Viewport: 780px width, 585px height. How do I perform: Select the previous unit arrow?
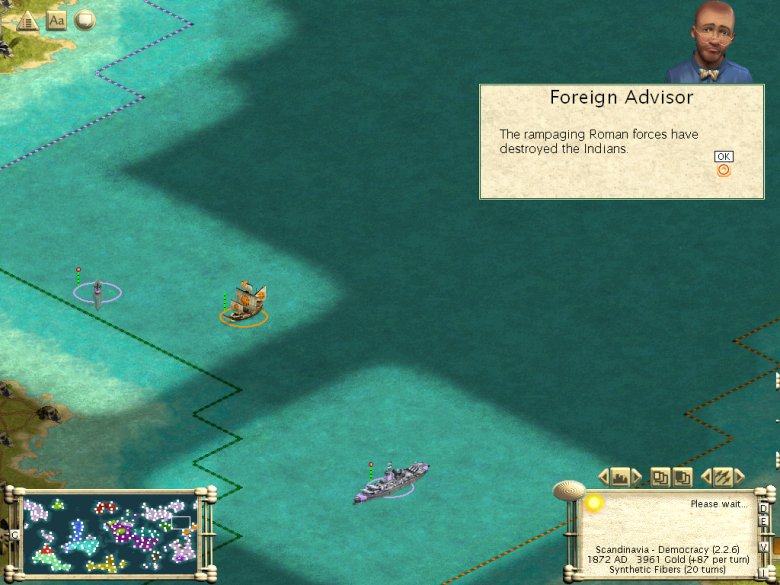pos(707,476)
